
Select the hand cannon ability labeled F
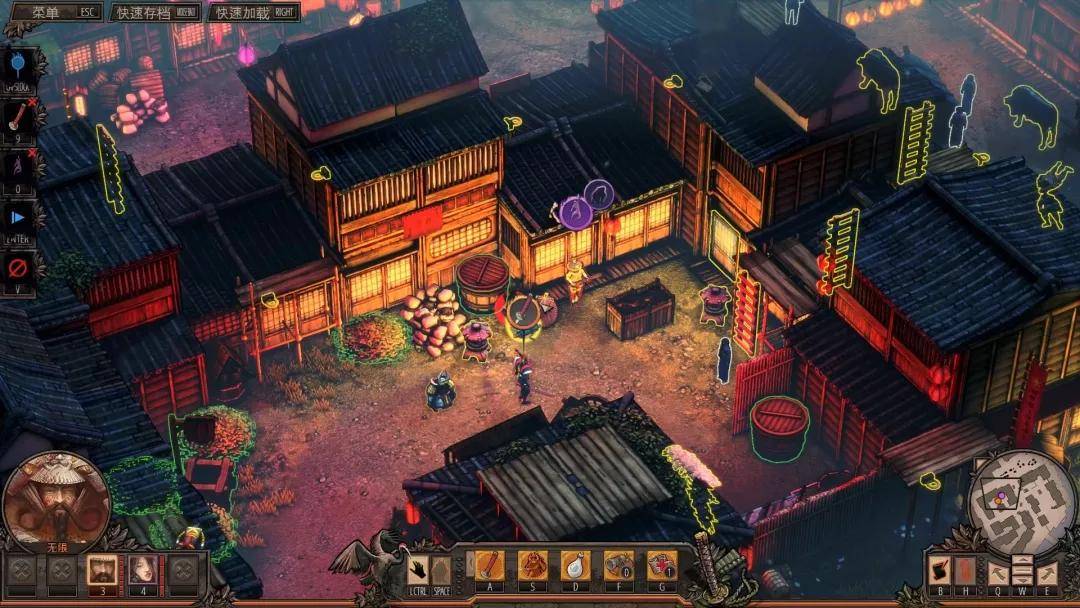click(x=618, y=566)
